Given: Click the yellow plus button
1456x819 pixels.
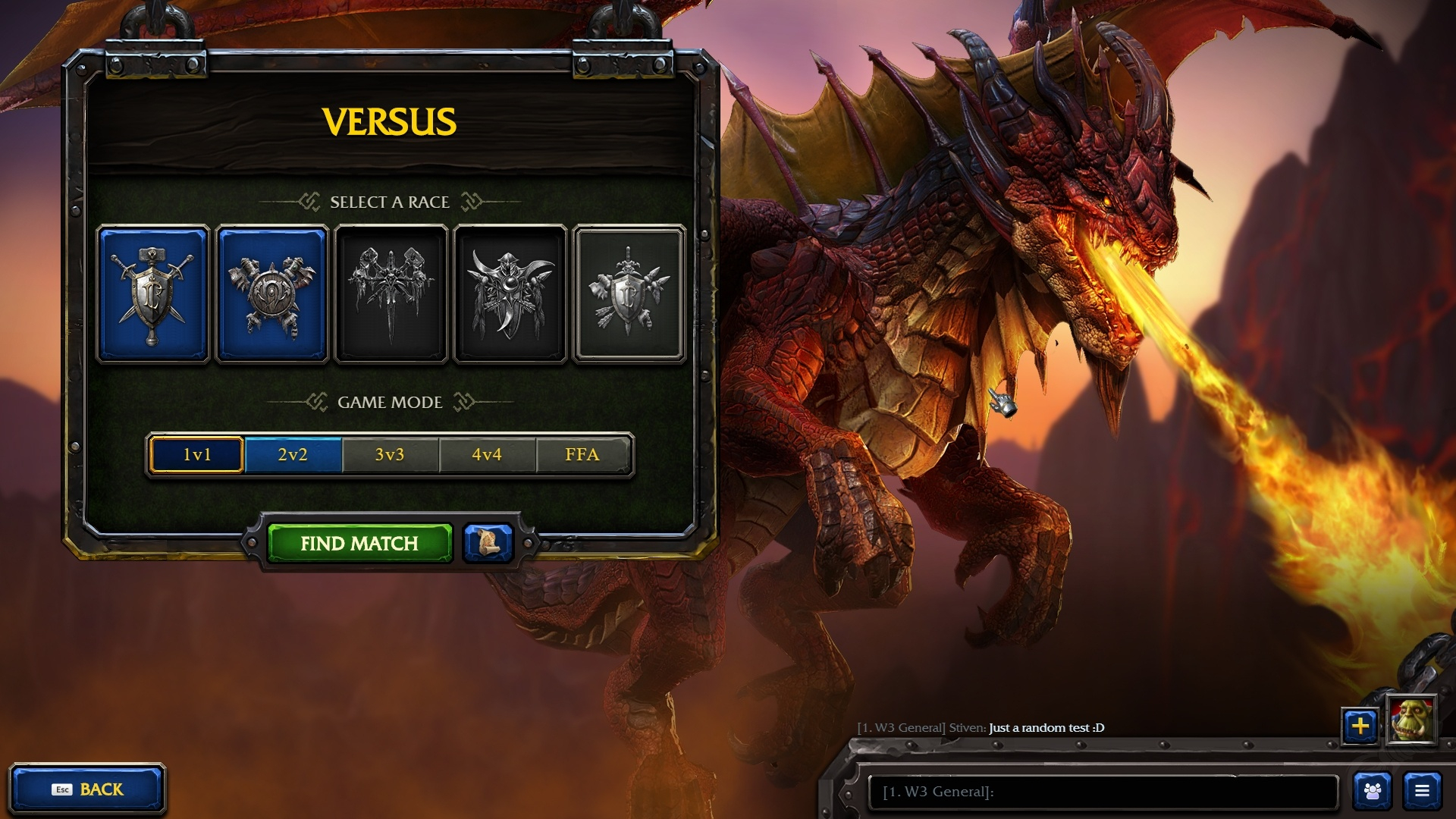Looking at the screenshot, I should point(1360,726).
